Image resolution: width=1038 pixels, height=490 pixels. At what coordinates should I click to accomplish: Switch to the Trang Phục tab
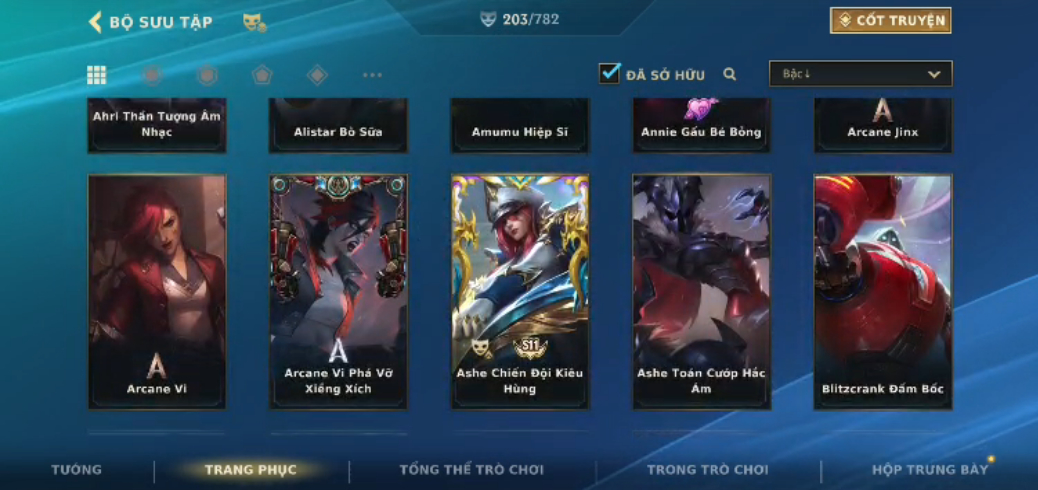tap(251, 470)
